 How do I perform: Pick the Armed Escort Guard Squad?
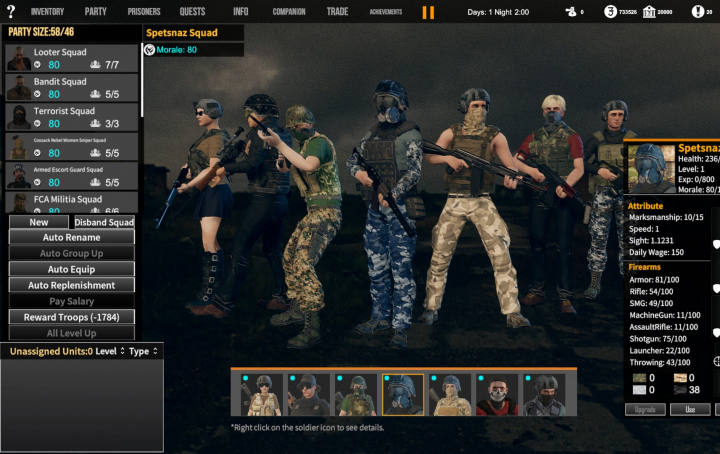71,176
